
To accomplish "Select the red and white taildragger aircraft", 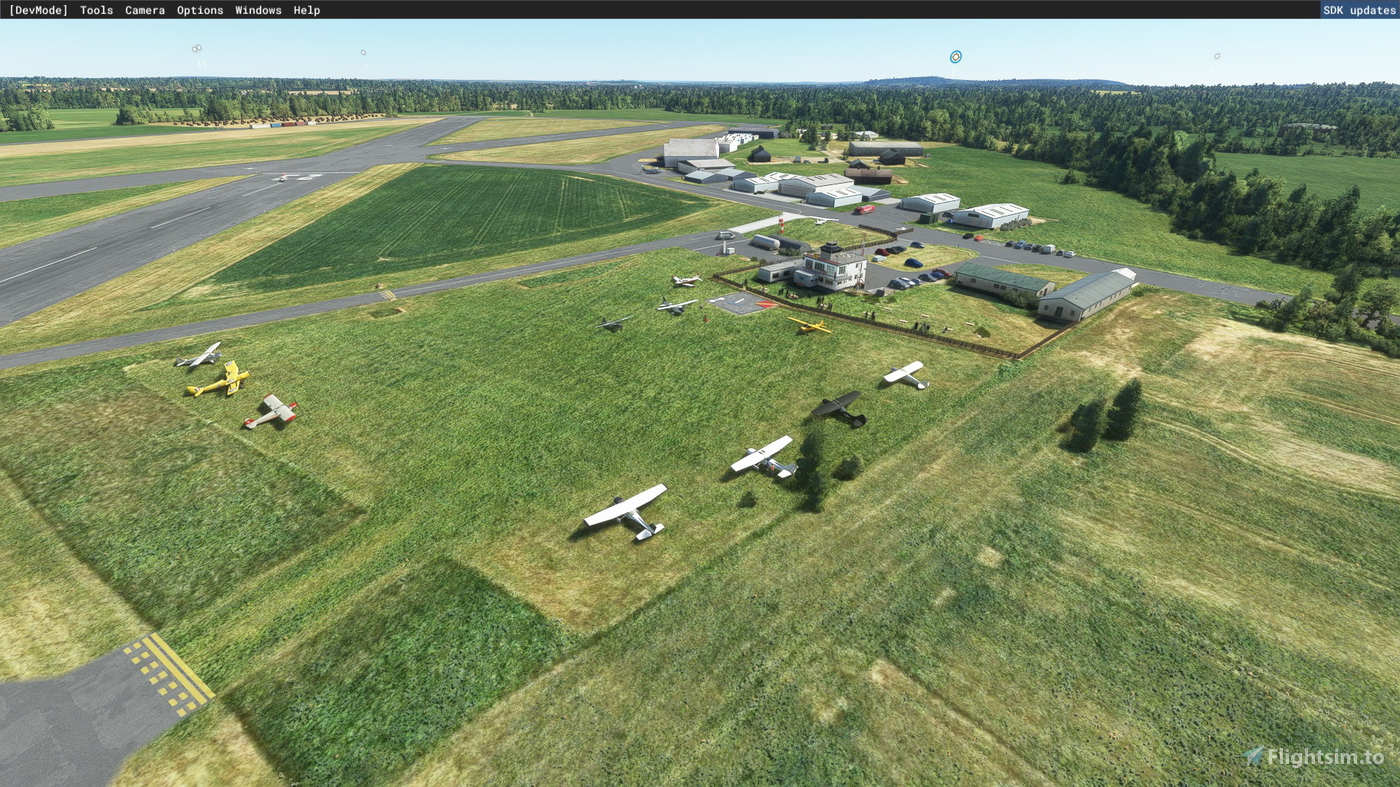I will click(x=275, y=408).
